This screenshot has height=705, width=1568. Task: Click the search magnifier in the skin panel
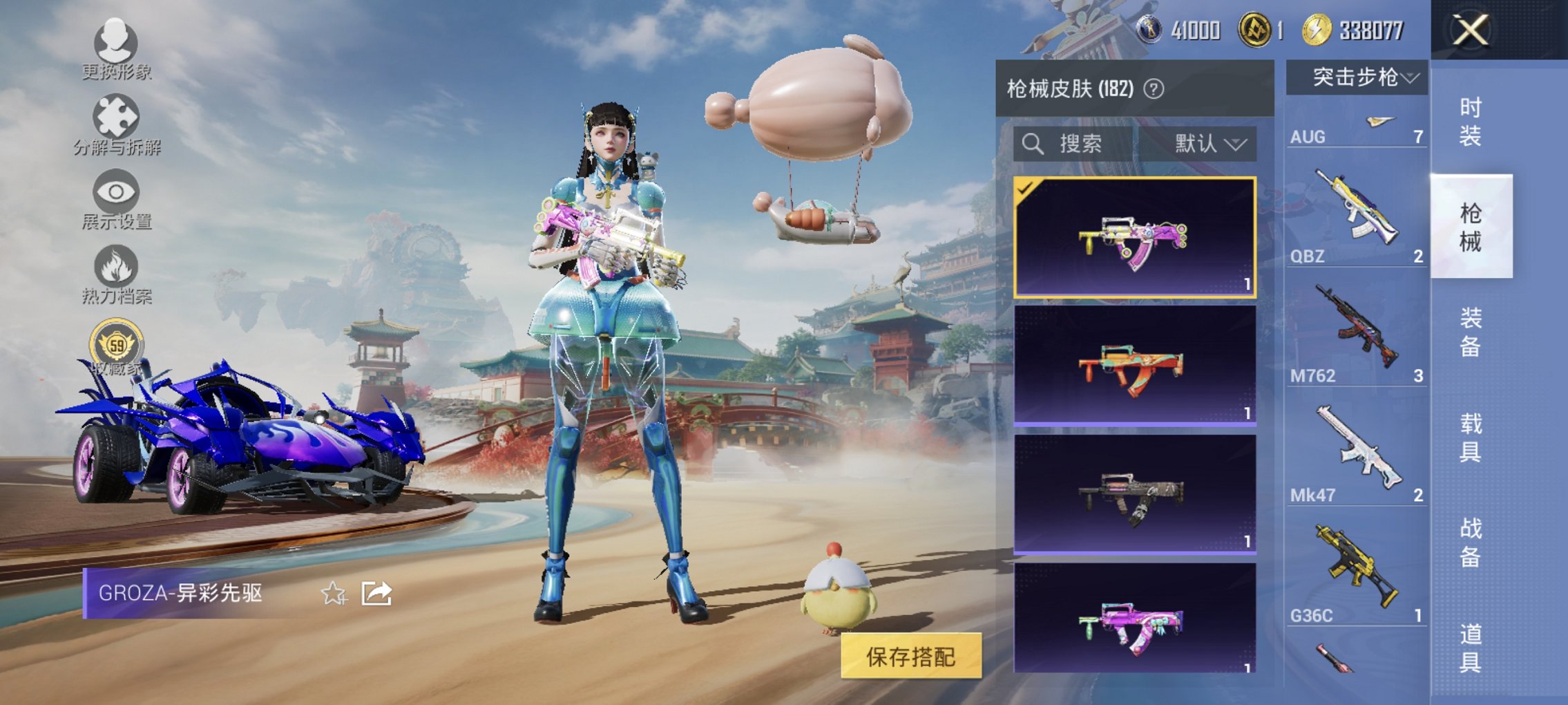tap(1033, 143)
